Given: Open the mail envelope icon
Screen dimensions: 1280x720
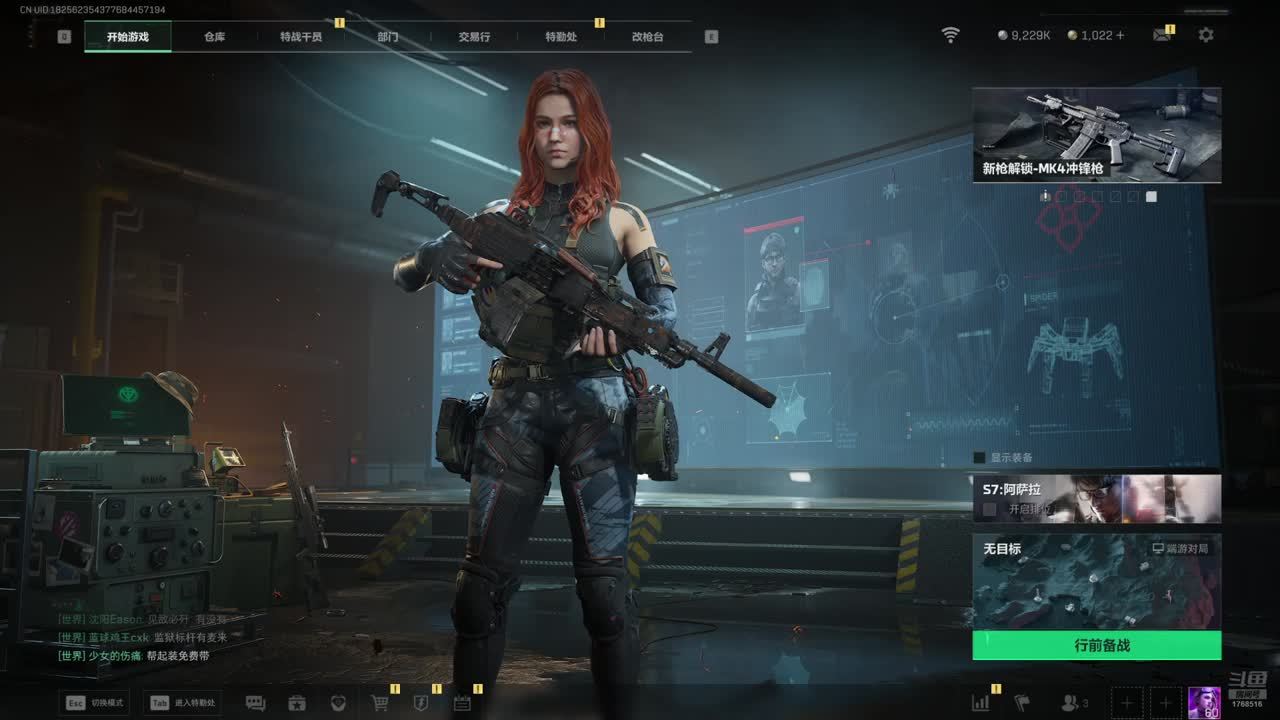Looking at the screenshot, I should tap(1162, 35).
